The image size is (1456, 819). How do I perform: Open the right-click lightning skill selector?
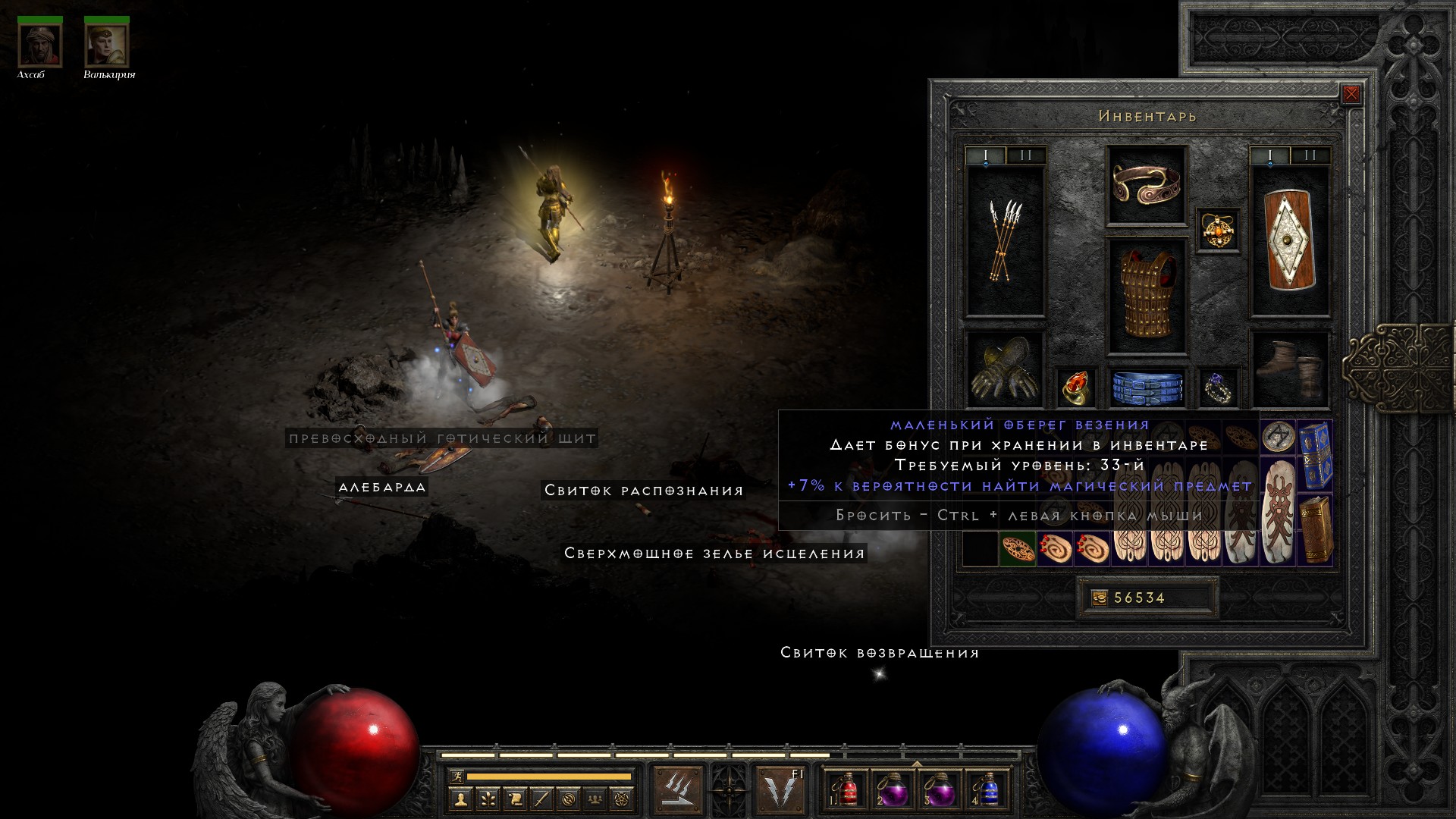[780, 790]
